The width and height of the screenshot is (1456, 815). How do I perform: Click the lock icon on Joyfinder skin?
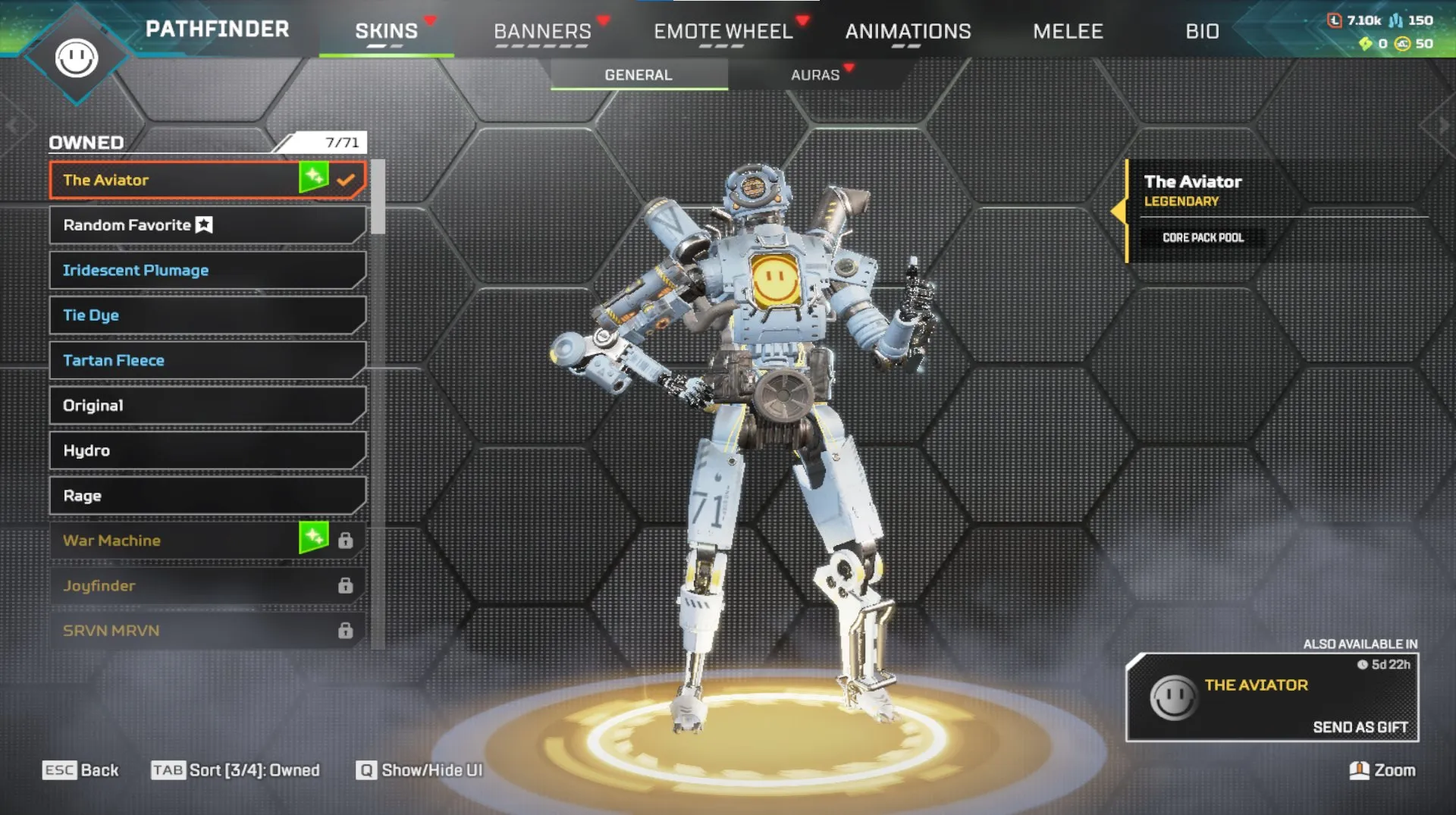pos(347,585)
